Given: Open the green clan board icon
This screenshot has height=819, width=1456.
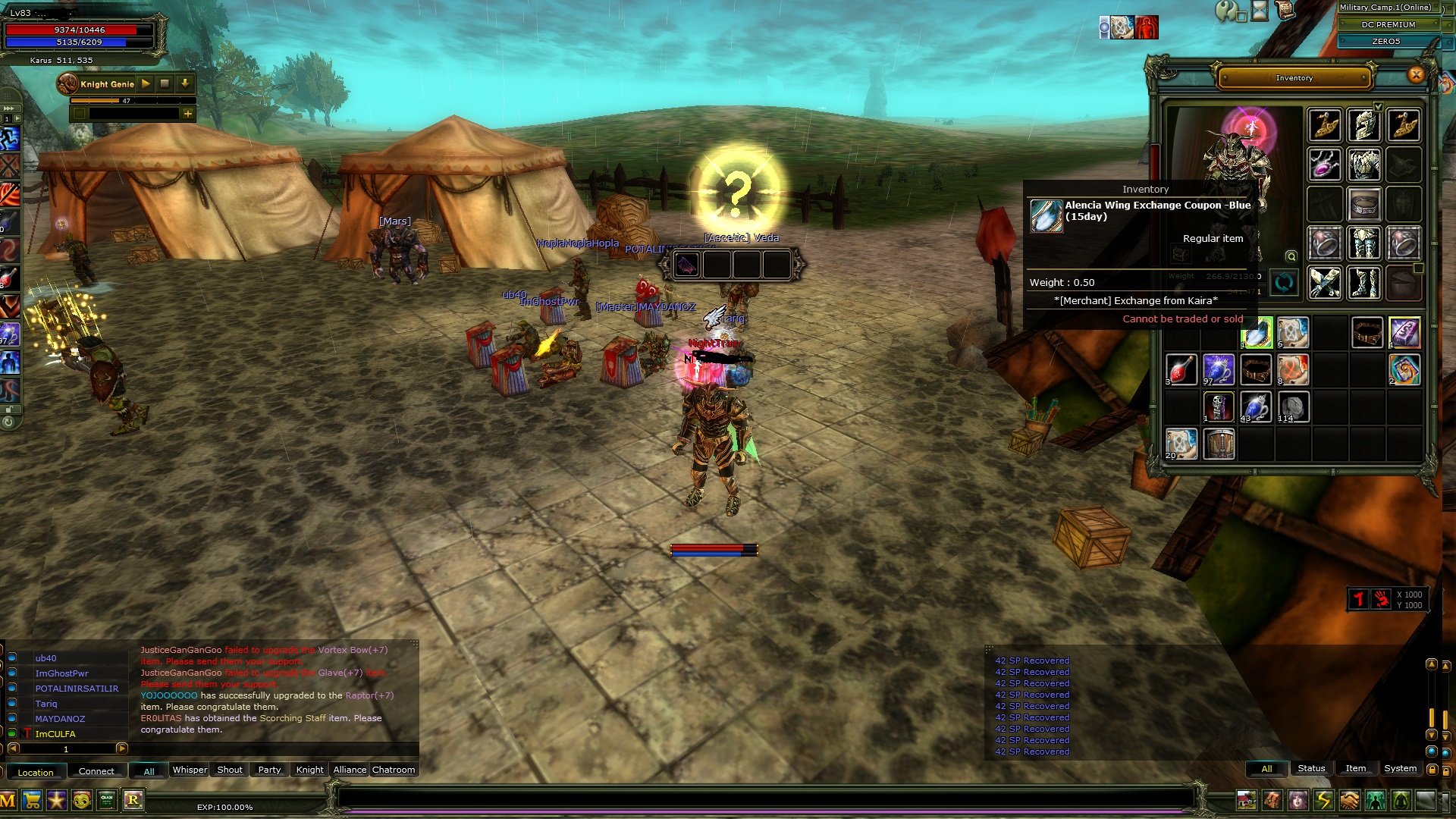Looking at the screenshot, I should point(107,800).
